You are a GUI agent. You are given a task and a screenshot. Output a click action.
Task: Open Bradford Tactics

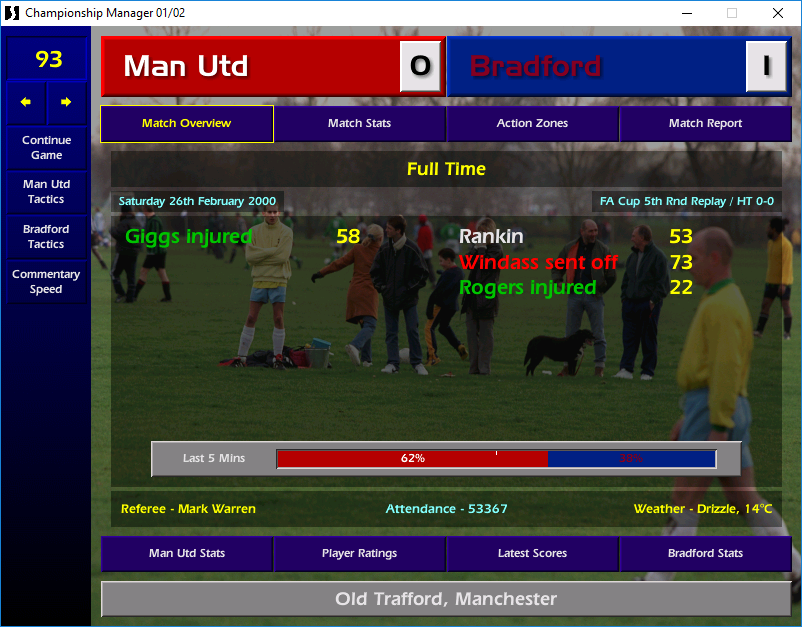coord(46,236)
